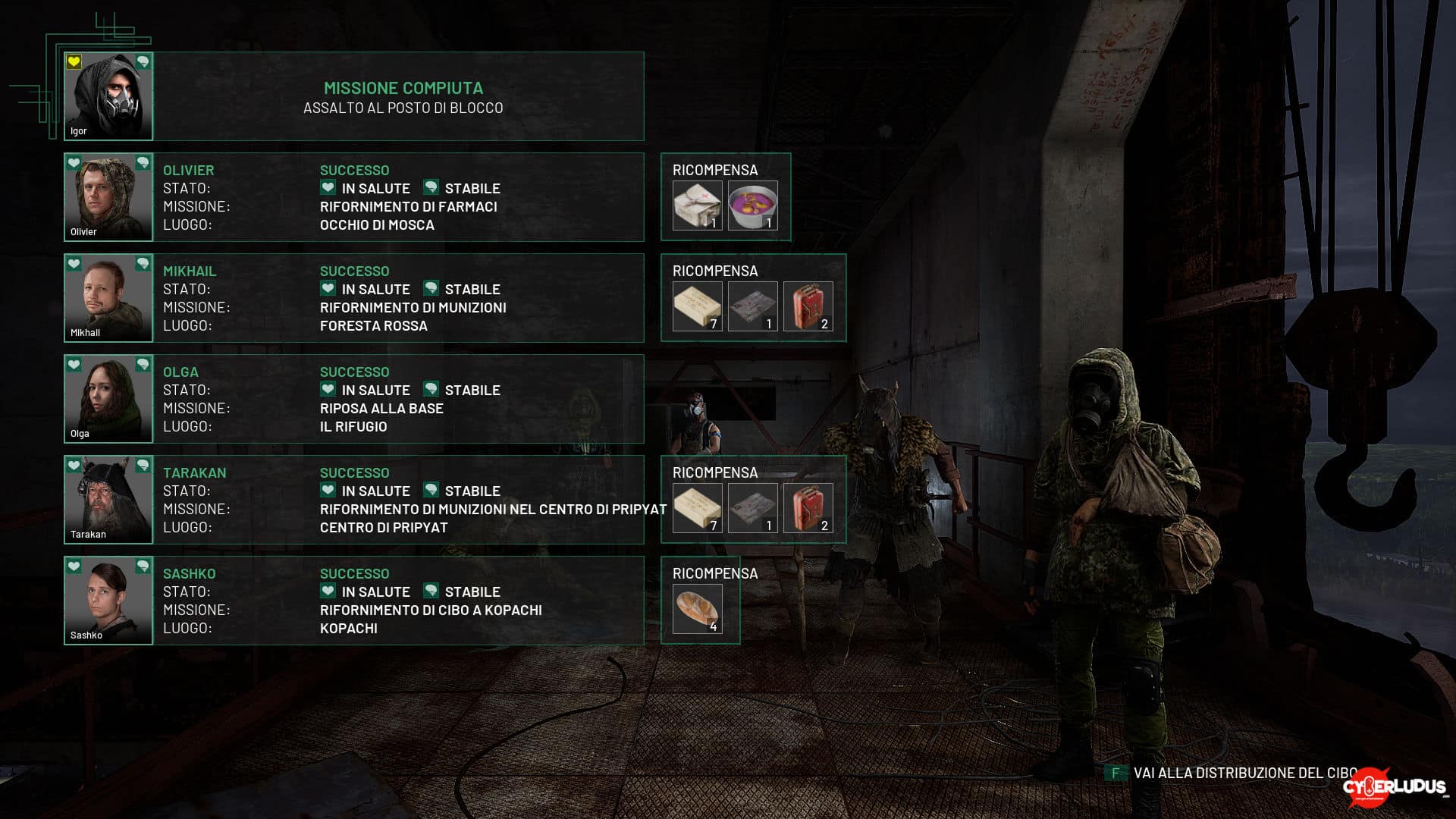Choose Olga's portrait
1456x819 pixels.
click(108, 399)
